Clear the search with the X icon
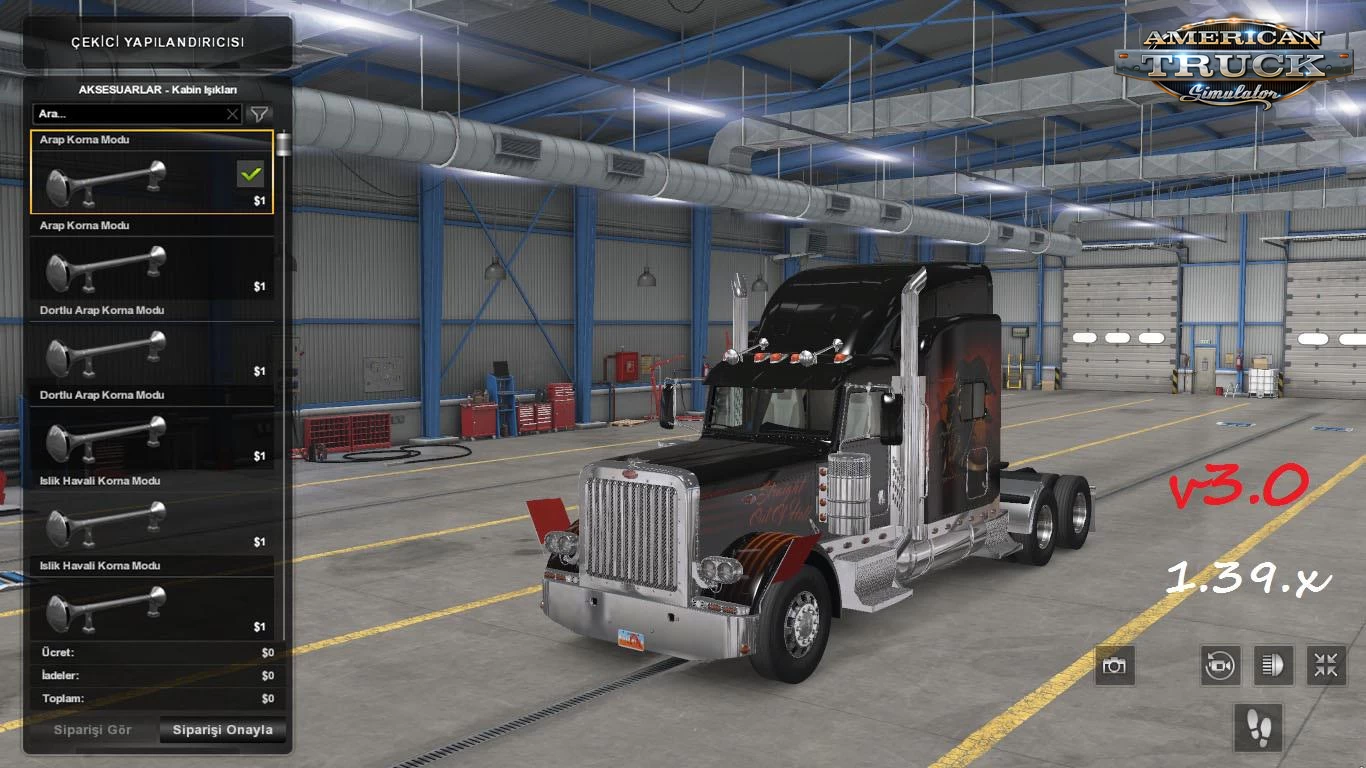Viewport: 1366px width, 768px height. (x=231, y=114)
